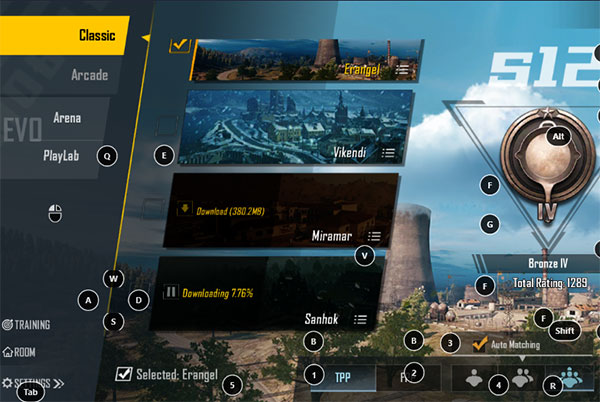Screen dimensions: 600x402
Task: Open the Sanhok map details list icon
Action: [x=359, y=319]
